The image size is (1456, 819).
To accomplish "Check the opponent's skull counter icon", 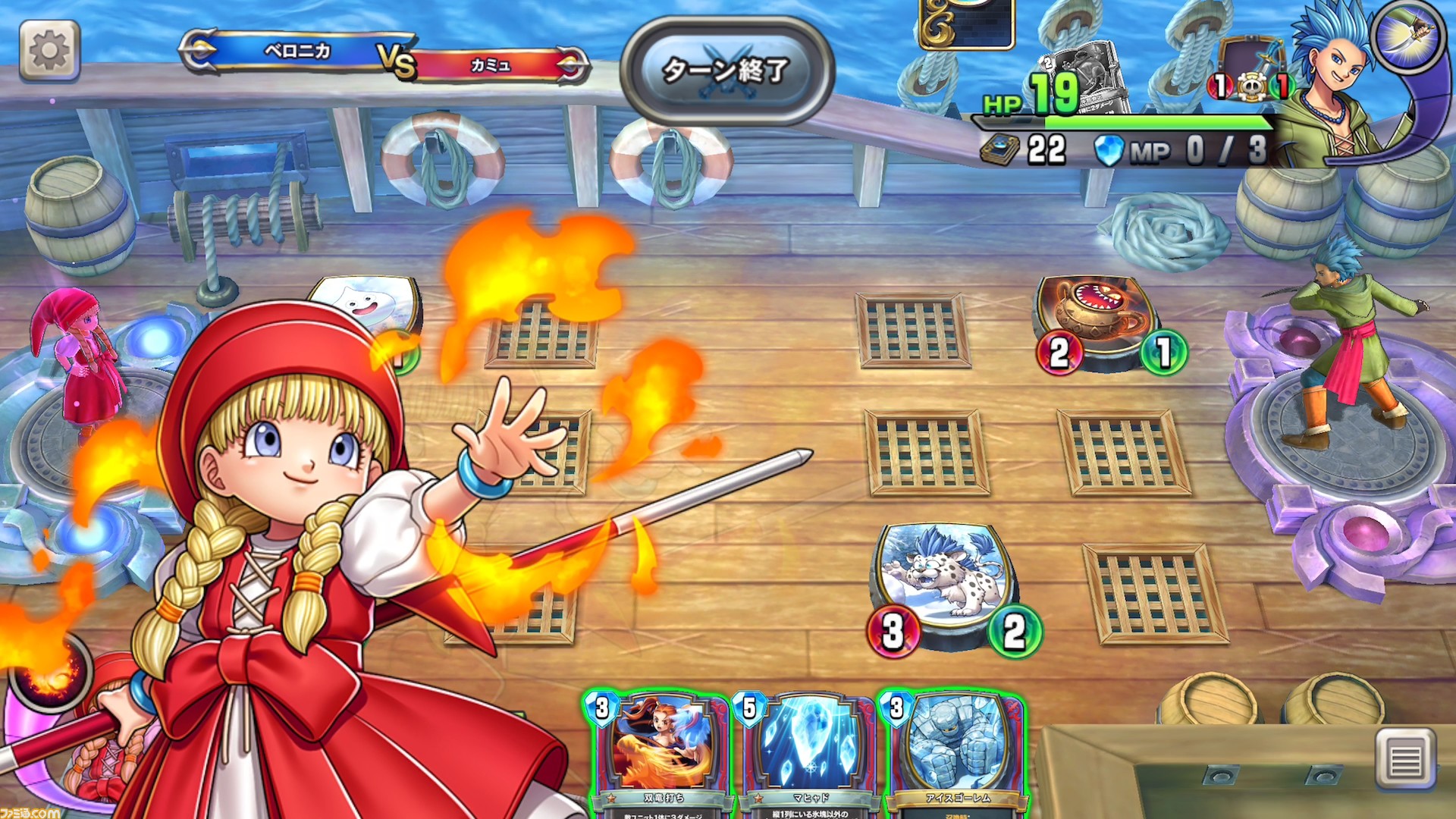I will [x=1250, y=86].
